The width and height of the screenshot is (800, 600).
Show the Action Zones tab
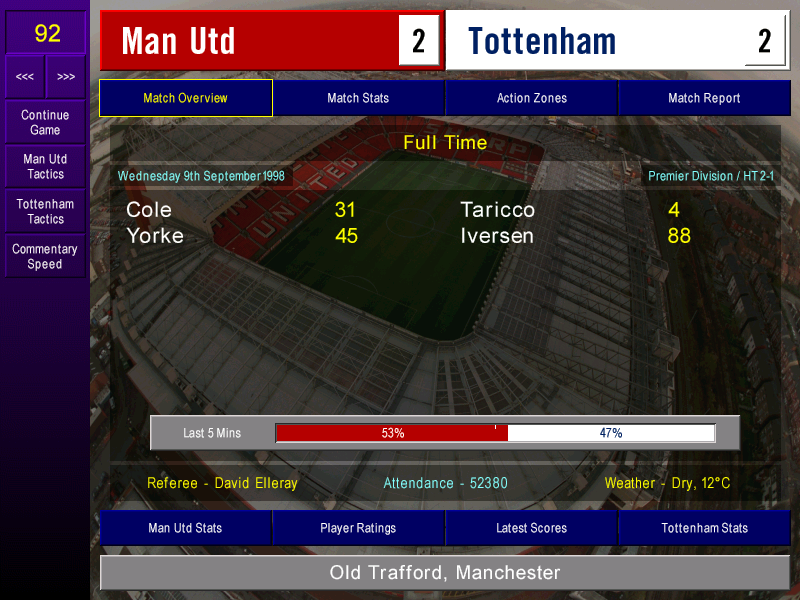pos(531,98)
